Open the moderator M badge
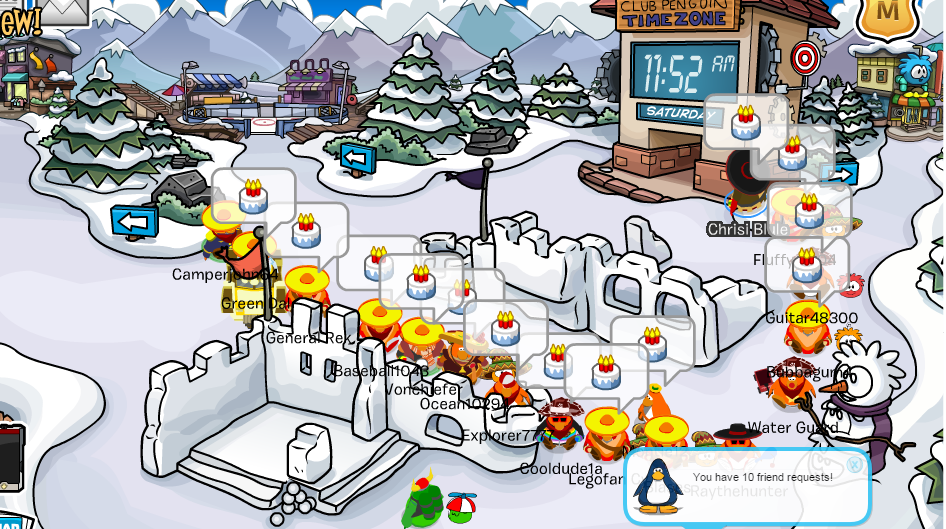 [x=884, y=14]
